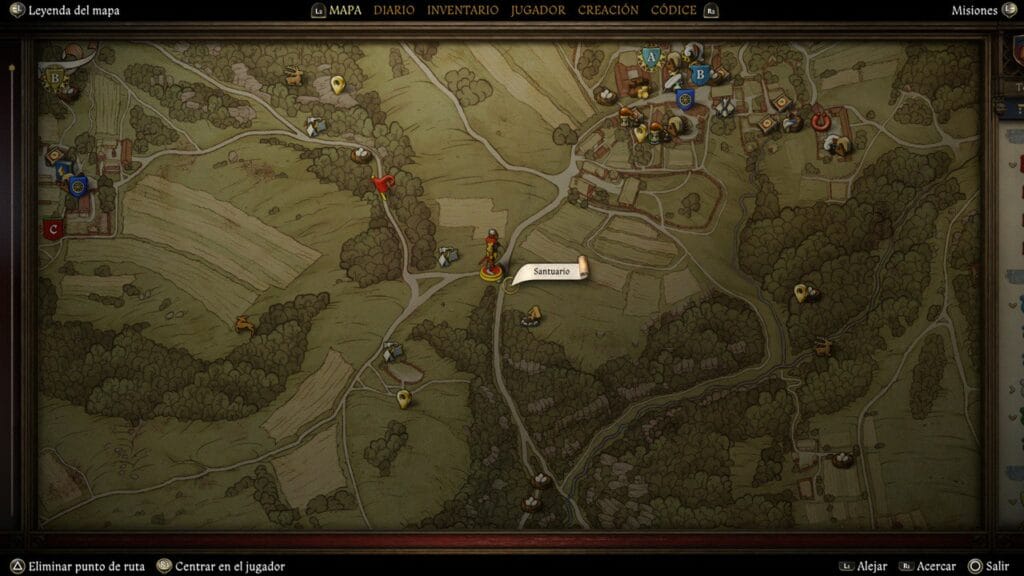Show the Códice tab

tap(674, 10)
